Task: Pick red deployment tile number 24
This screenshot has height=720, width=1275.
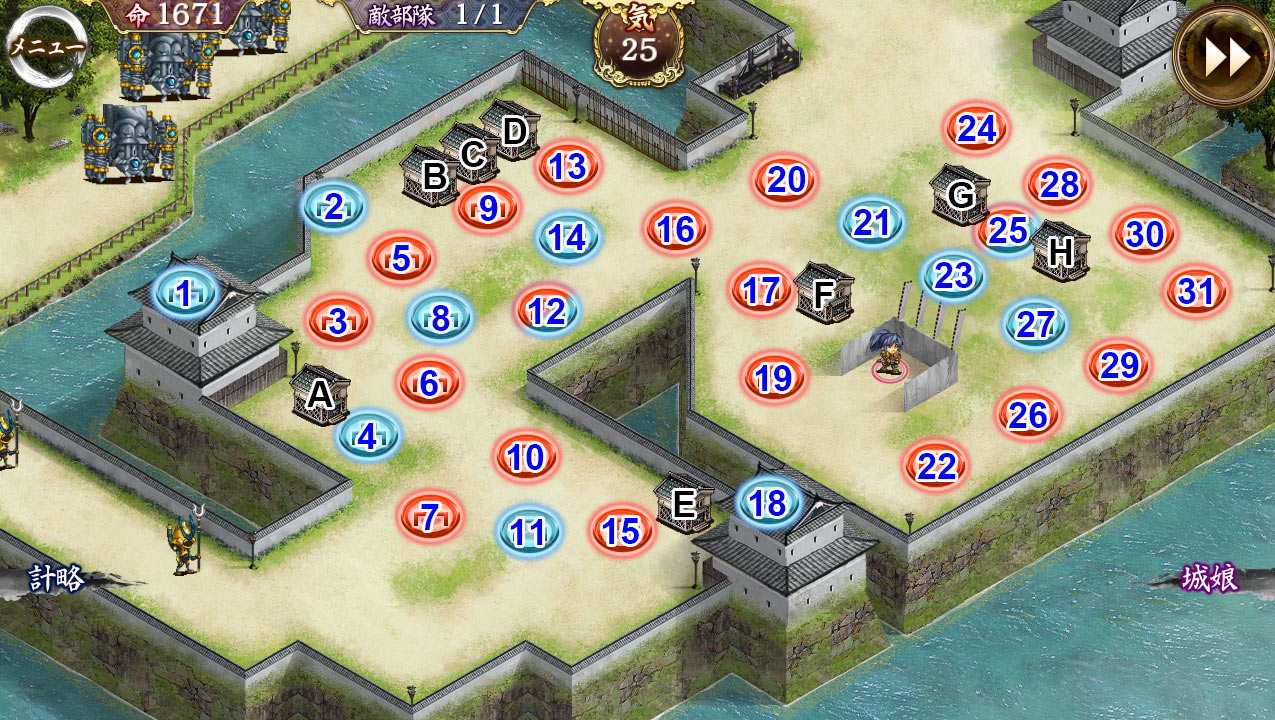Action: tap(976, 128)
